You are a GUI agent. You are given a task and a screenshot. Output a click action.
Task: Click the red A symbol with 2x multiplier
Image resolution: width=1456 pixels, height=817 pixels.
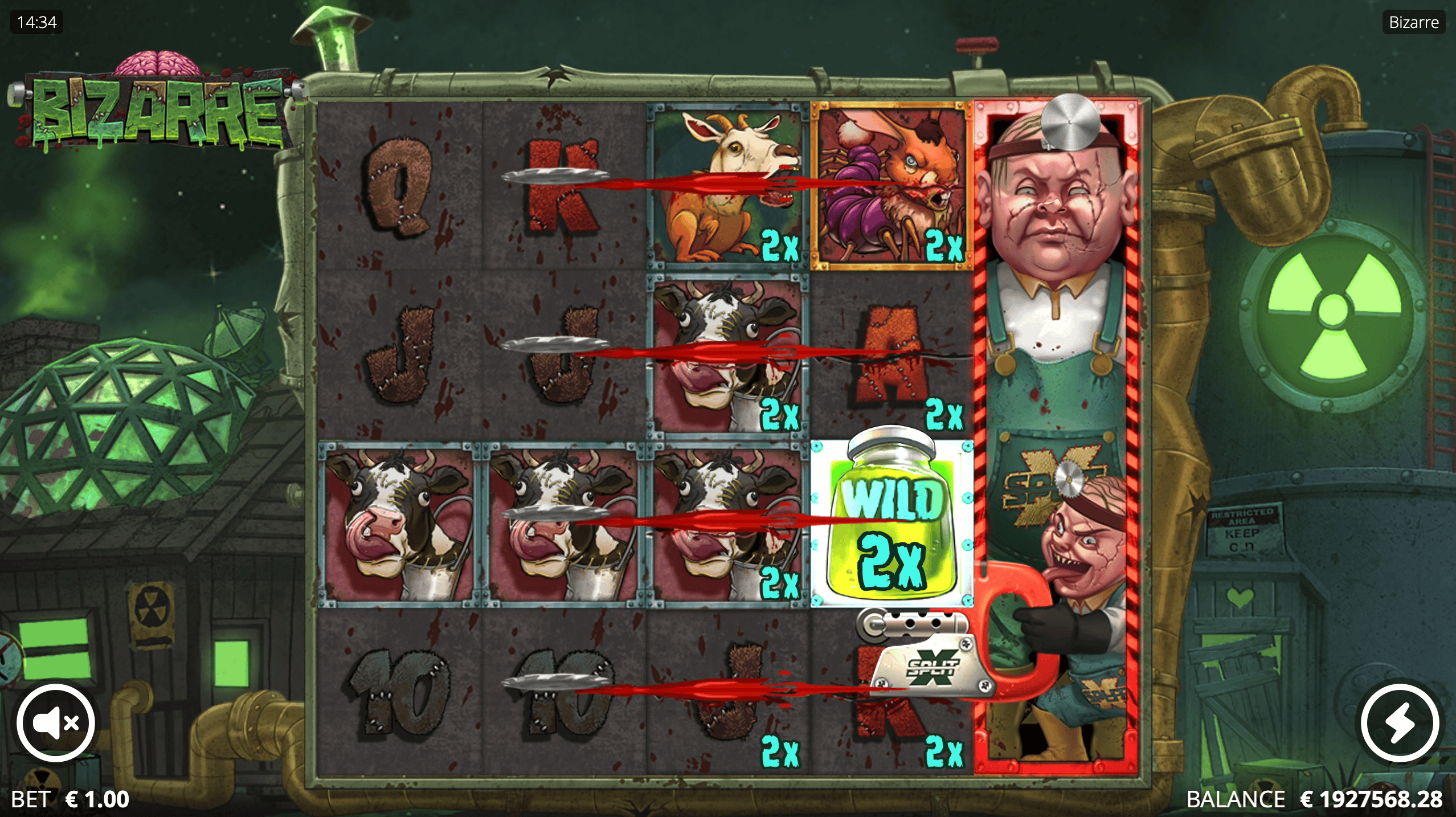coord(891,353)
